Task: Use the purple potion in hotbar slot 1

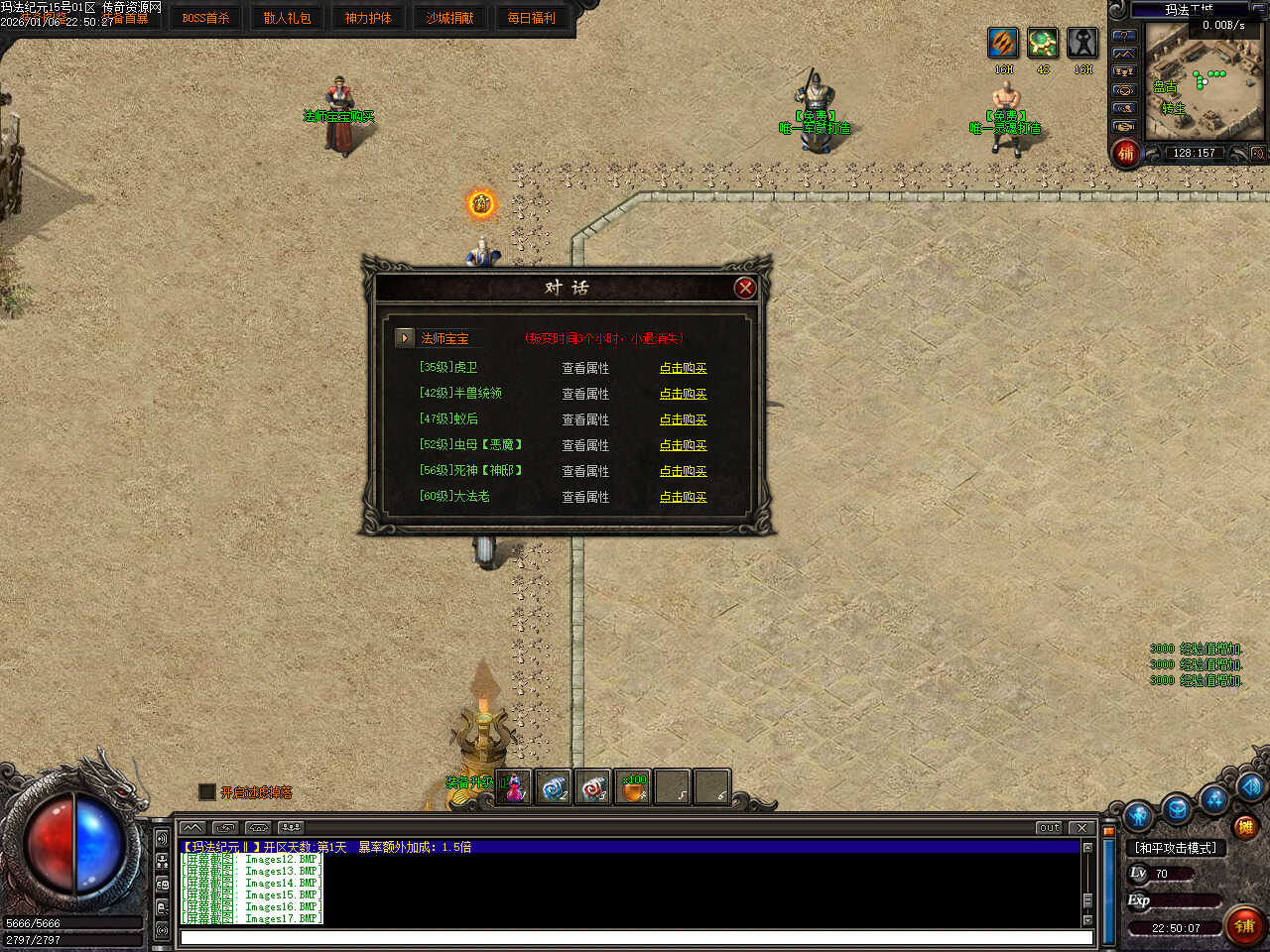Action: pos(514,787)
